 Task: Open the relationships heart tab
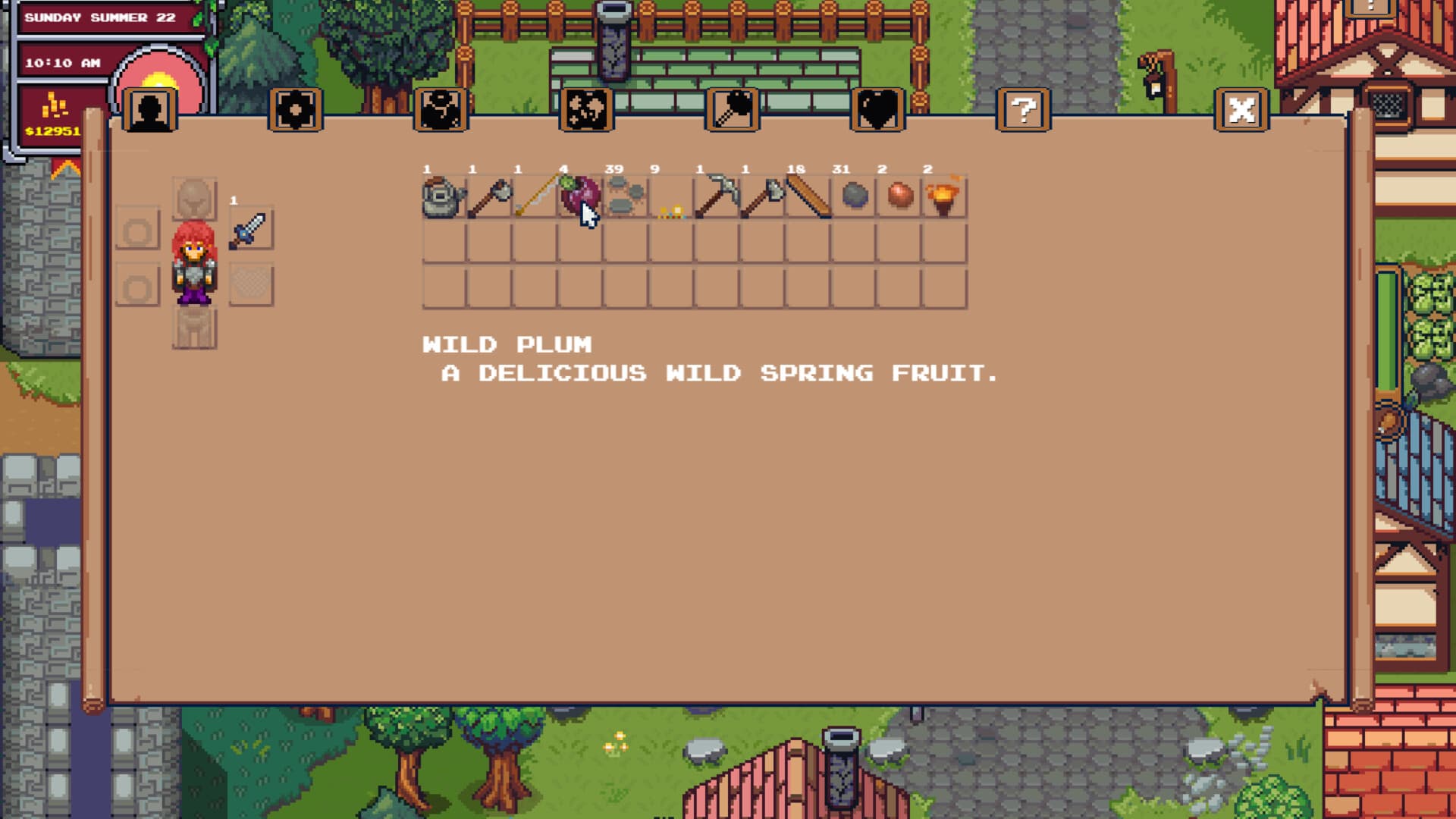[x=877, y=110]
